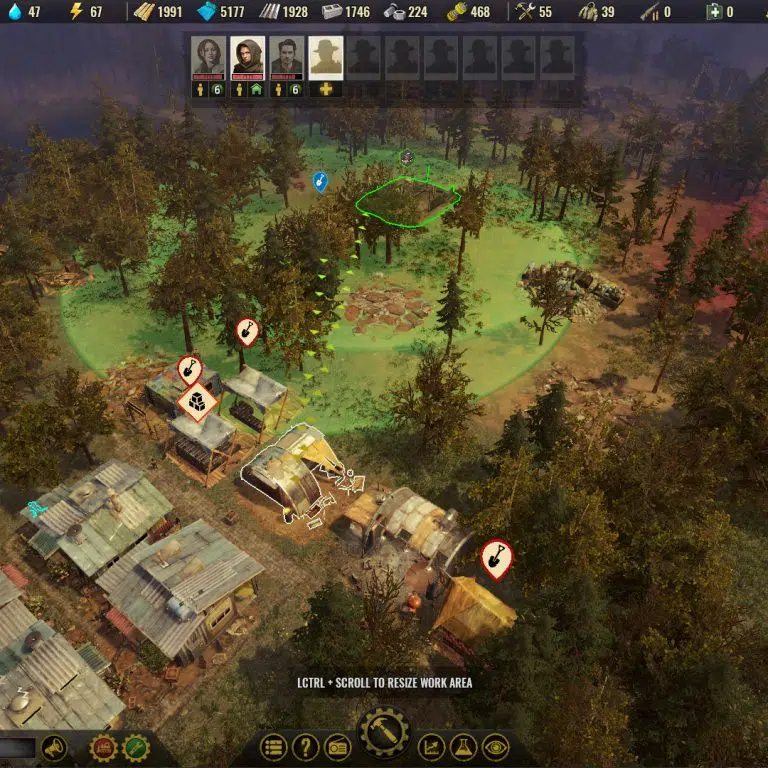Viewport: 768px width, 768px height.
Task: Select the red building gear icon
Action: 103,747
